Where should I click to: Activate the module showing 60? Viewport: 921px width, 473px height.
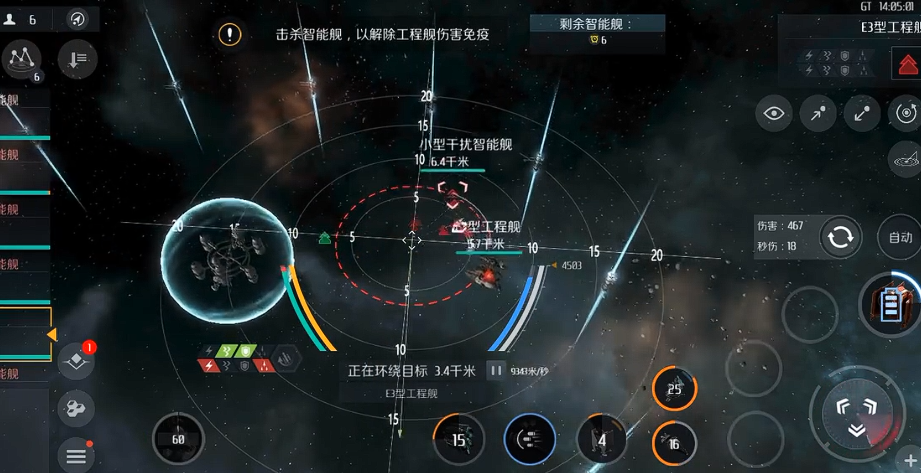coord(178,439)
